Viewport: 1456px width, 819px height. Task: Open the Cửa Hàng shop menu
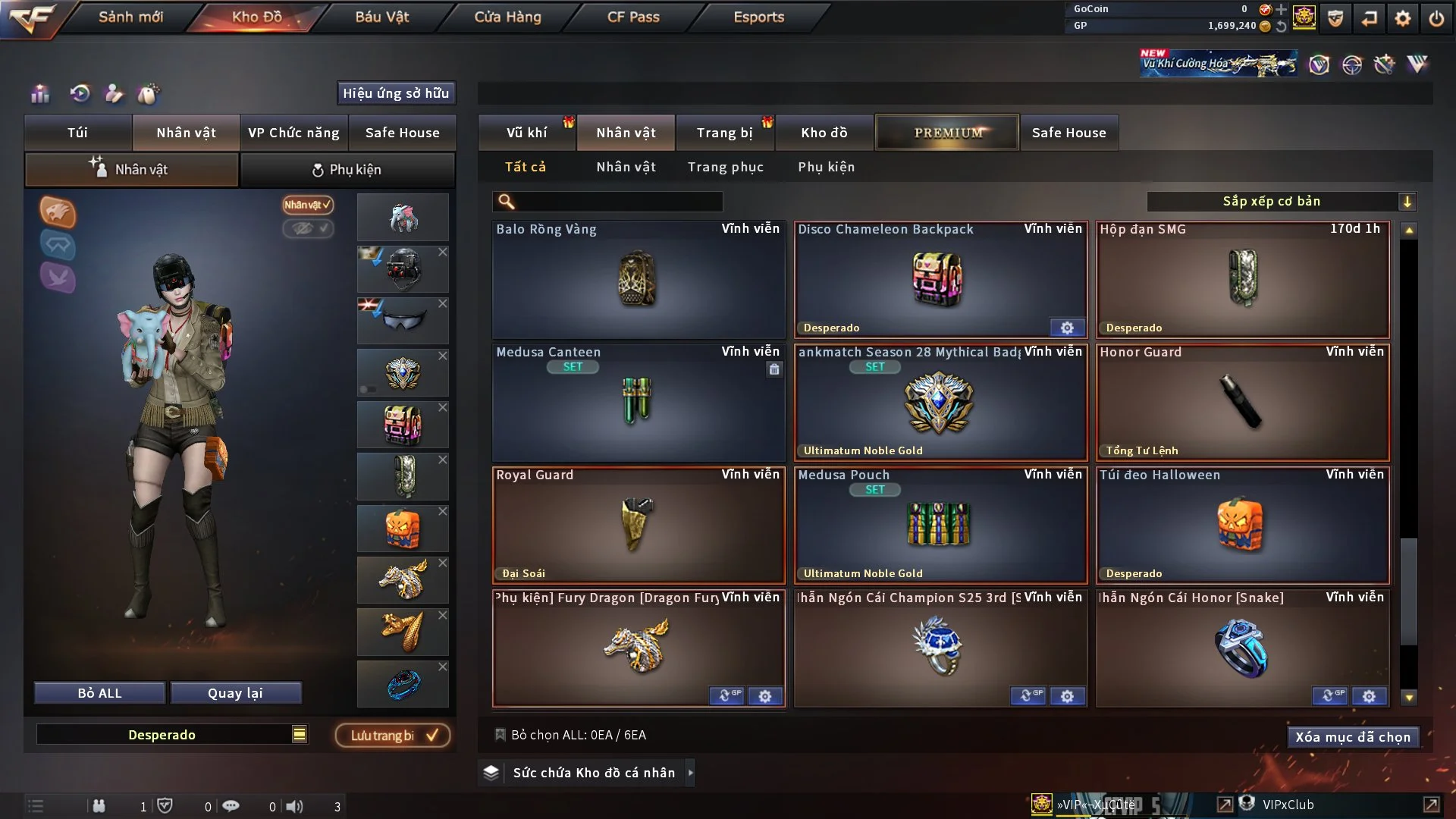[507, 17]
